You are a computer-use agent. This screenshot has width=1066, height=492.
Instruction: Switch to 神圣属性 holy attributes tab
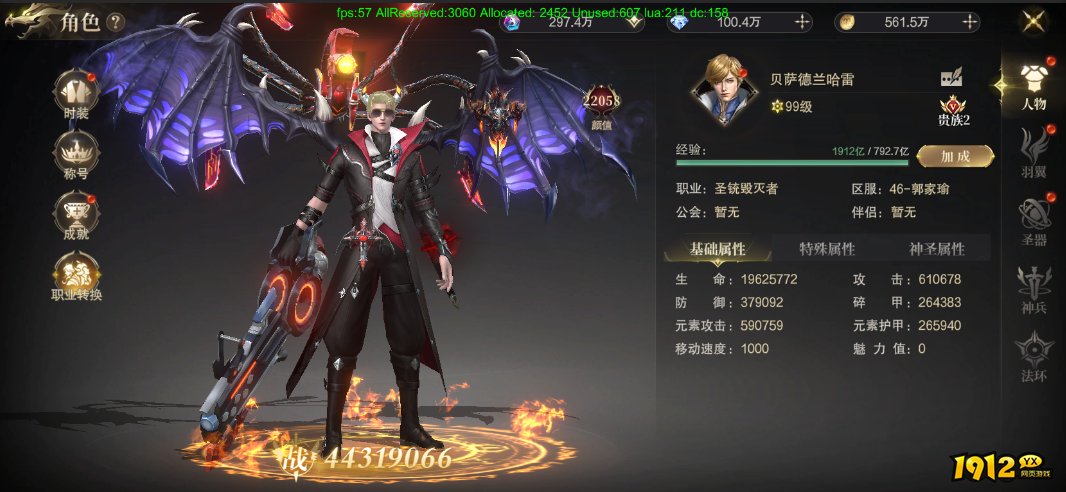click(x=937, y=249)
